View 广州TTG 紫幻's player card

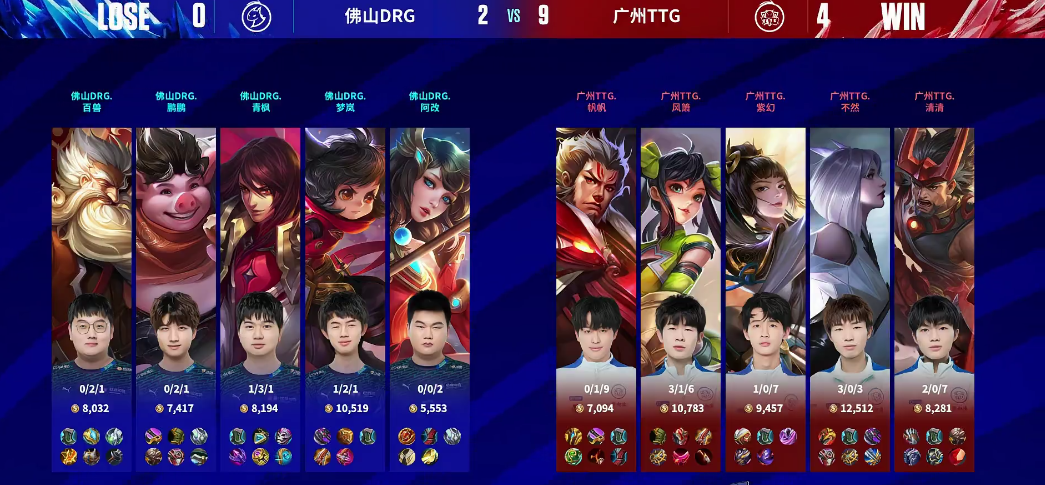(x=765, y=298)
